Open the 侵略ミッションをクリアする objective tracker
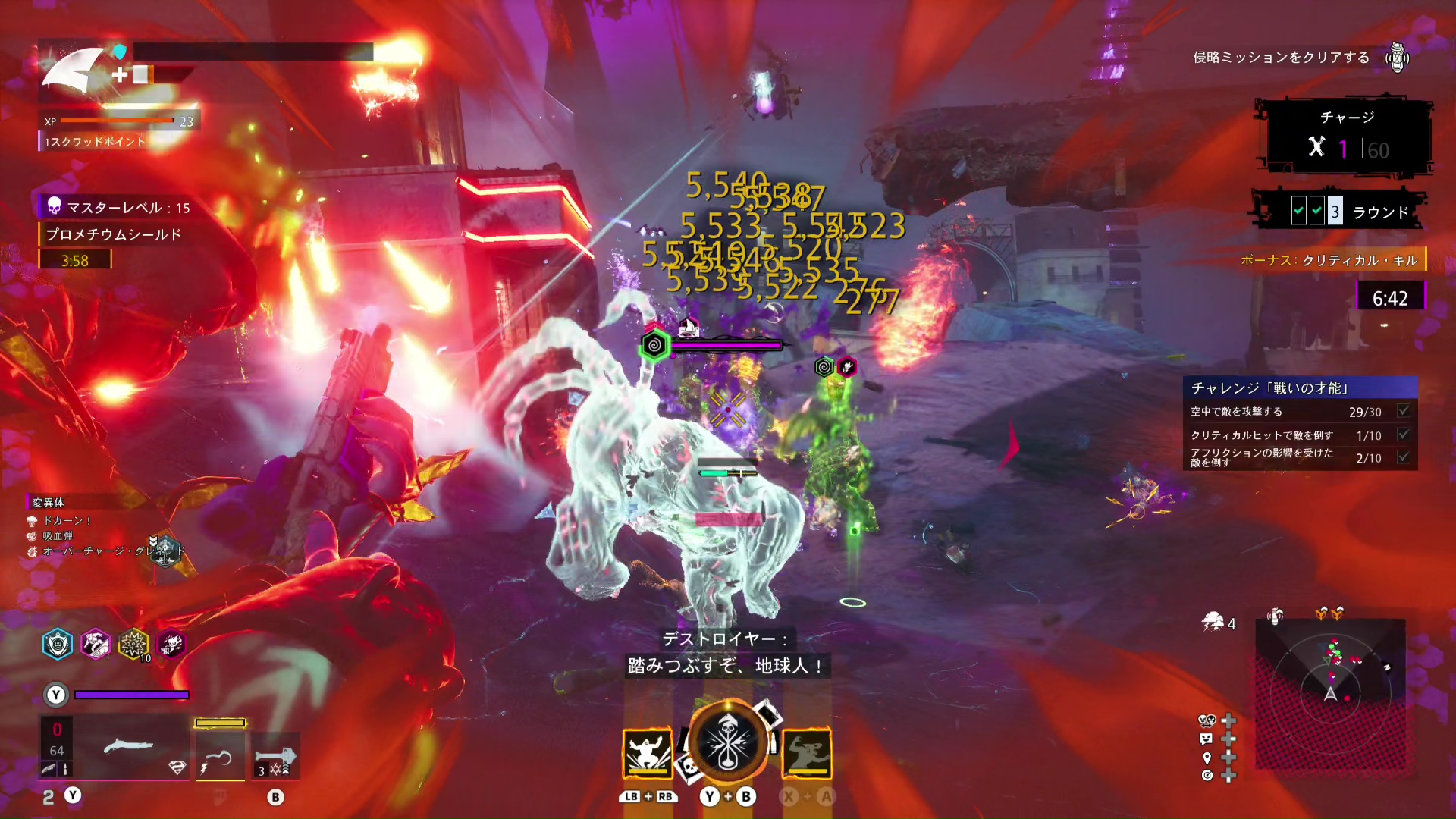 point(1282,58)
